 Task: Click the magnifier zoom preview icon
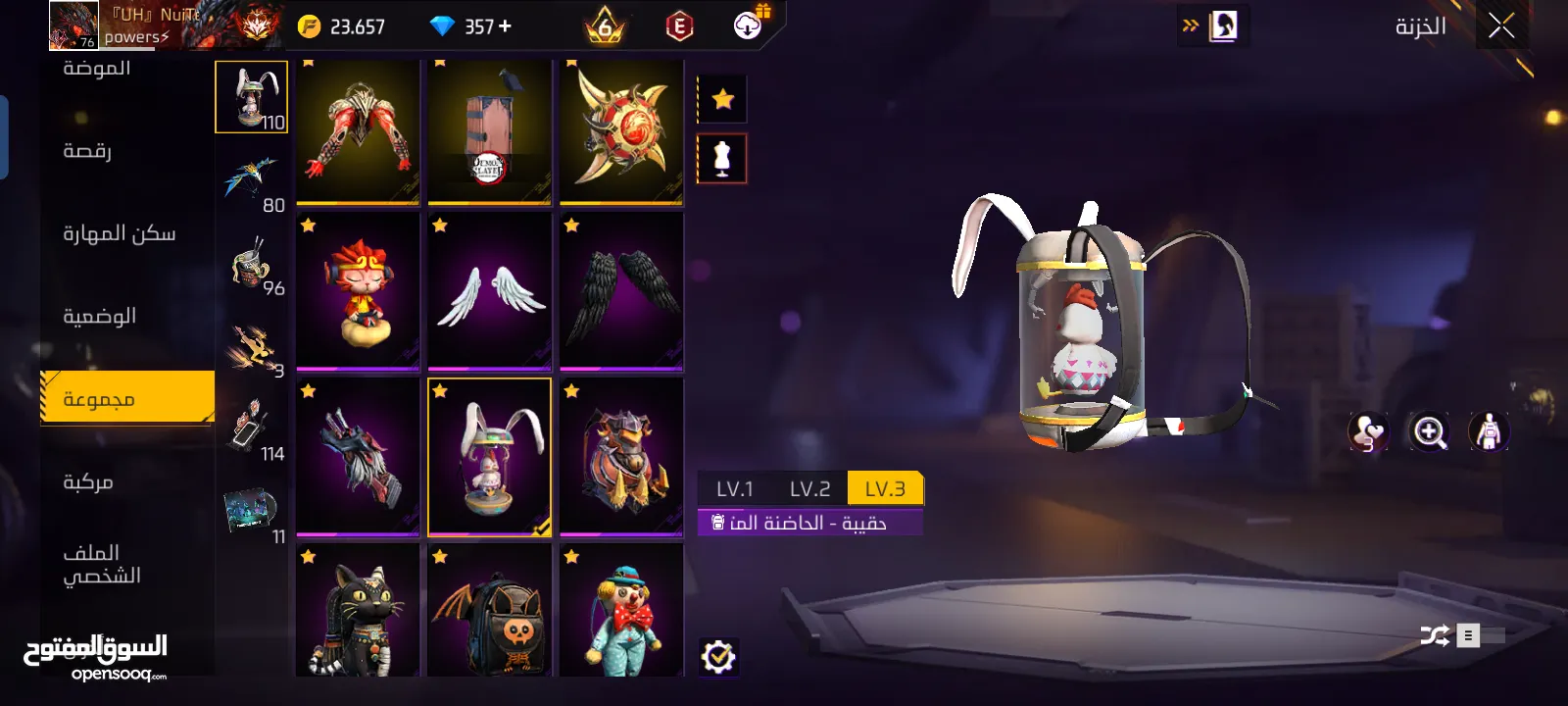pyautogui.click(x=1429, y=431)
